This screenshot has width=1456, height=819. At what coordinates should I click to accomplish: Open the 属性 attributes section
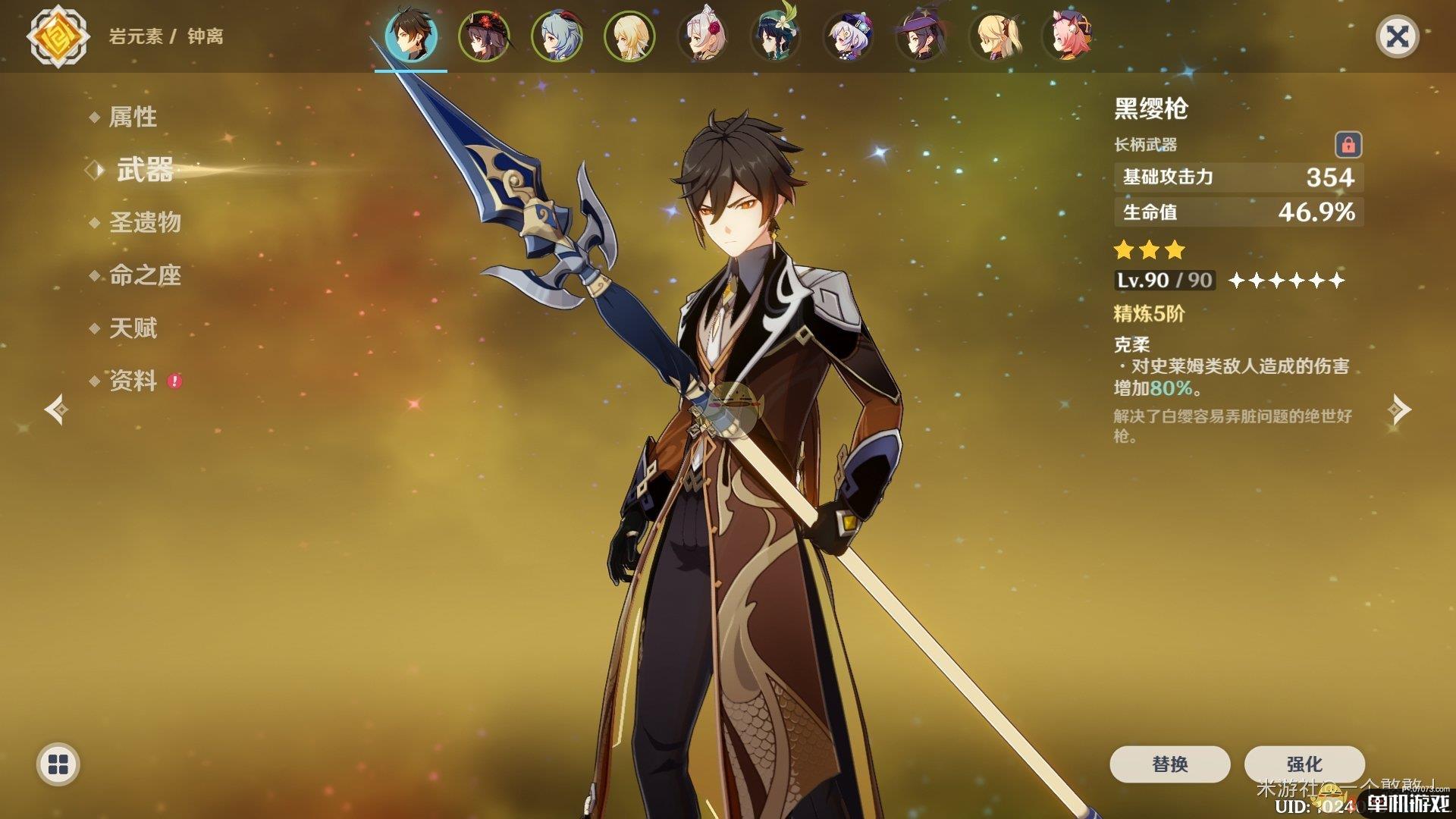[x=133, y=117]
